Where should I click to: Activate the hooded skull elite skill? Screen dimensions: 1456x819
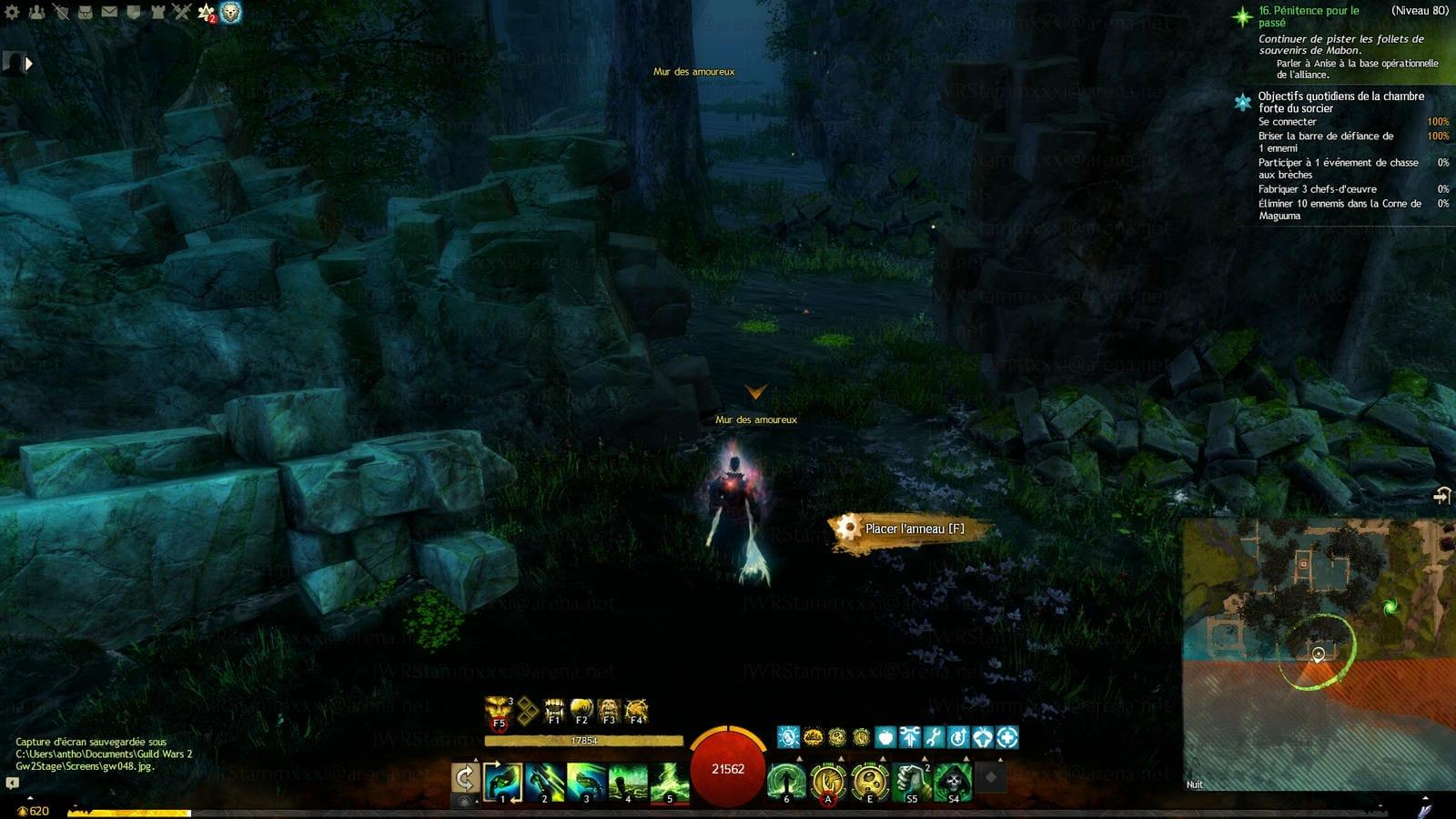(x=953, y=782)
